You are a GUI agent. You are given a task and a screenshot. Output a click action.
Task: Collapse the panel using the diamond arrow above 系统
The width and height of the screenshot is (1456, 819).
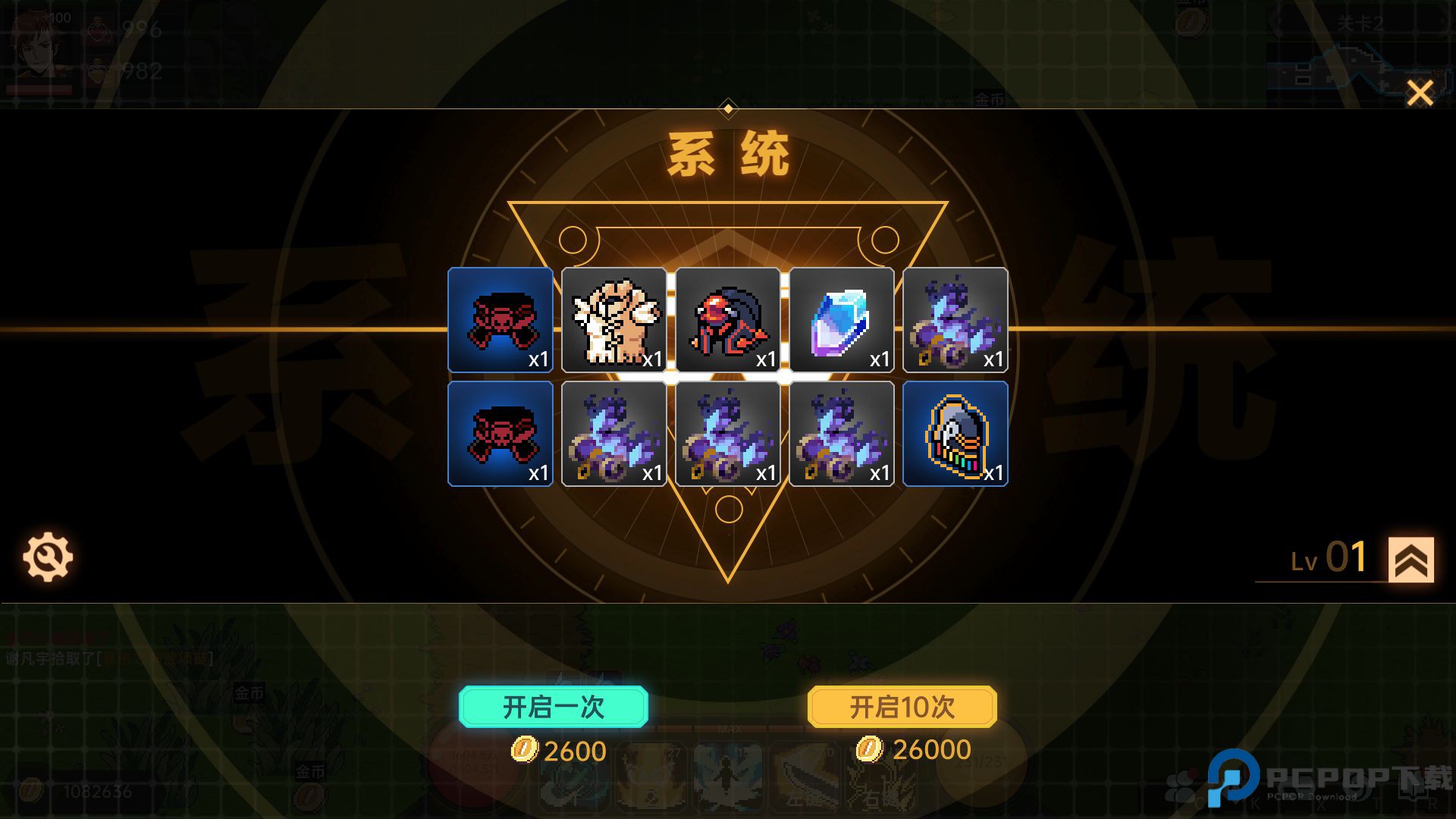click(728, 108)
